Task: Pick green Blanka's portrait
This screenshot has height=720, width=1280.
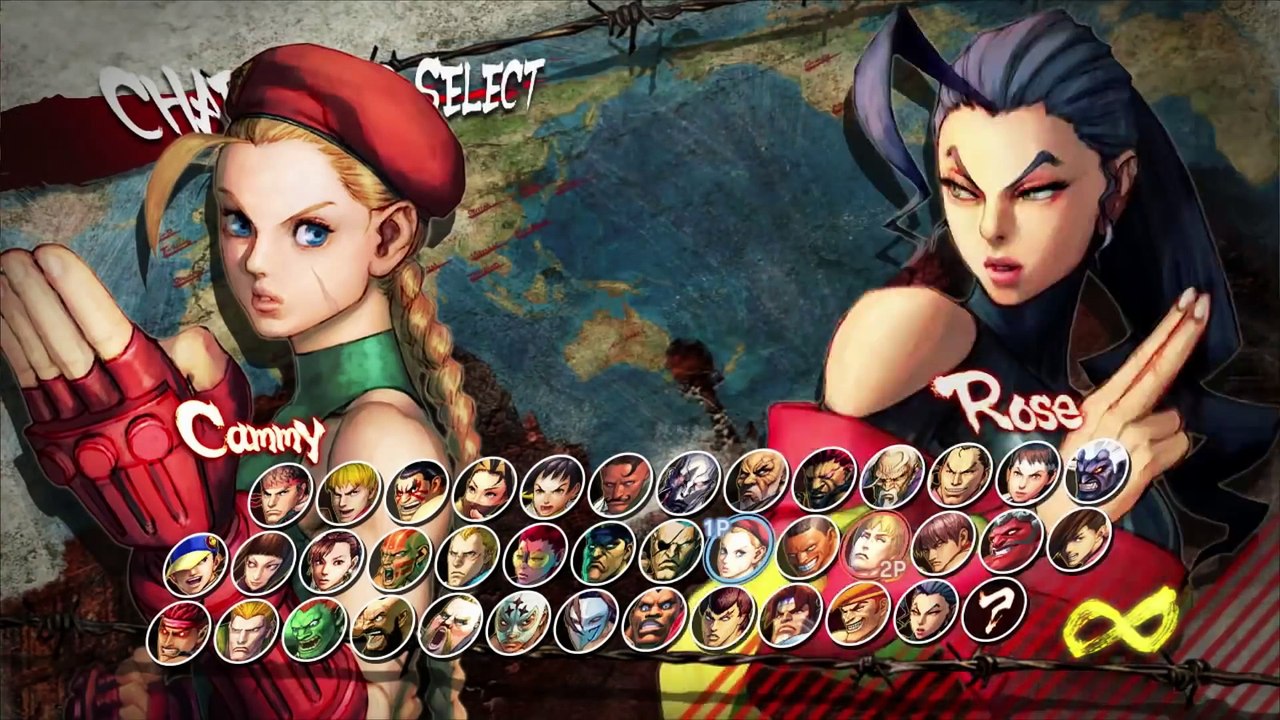Action: coord(314,628)
